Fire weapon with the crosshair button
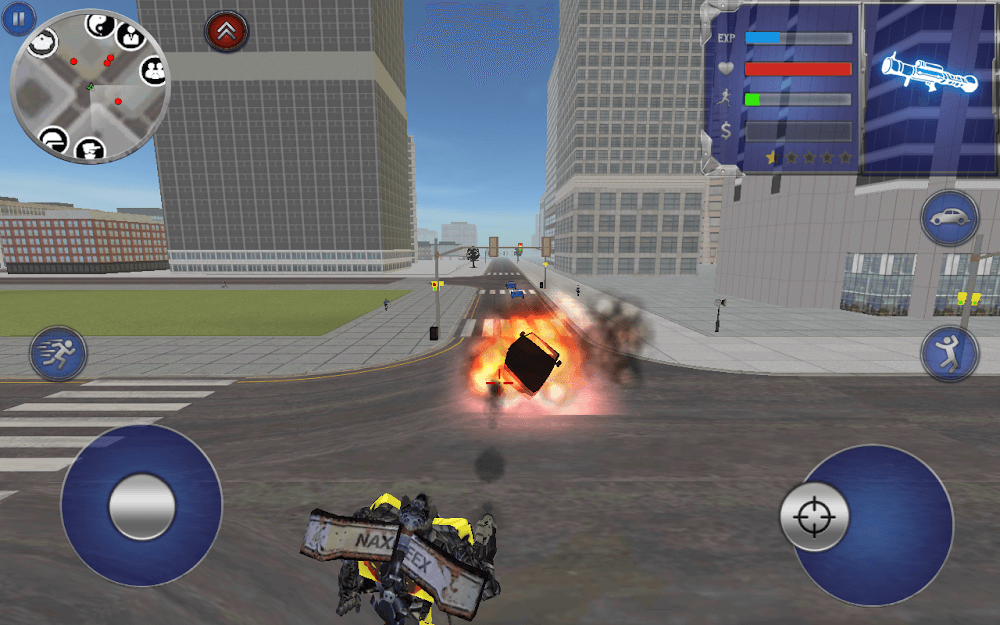The height and width of the screenshot is (625, 1000). (x=814, y=516)
